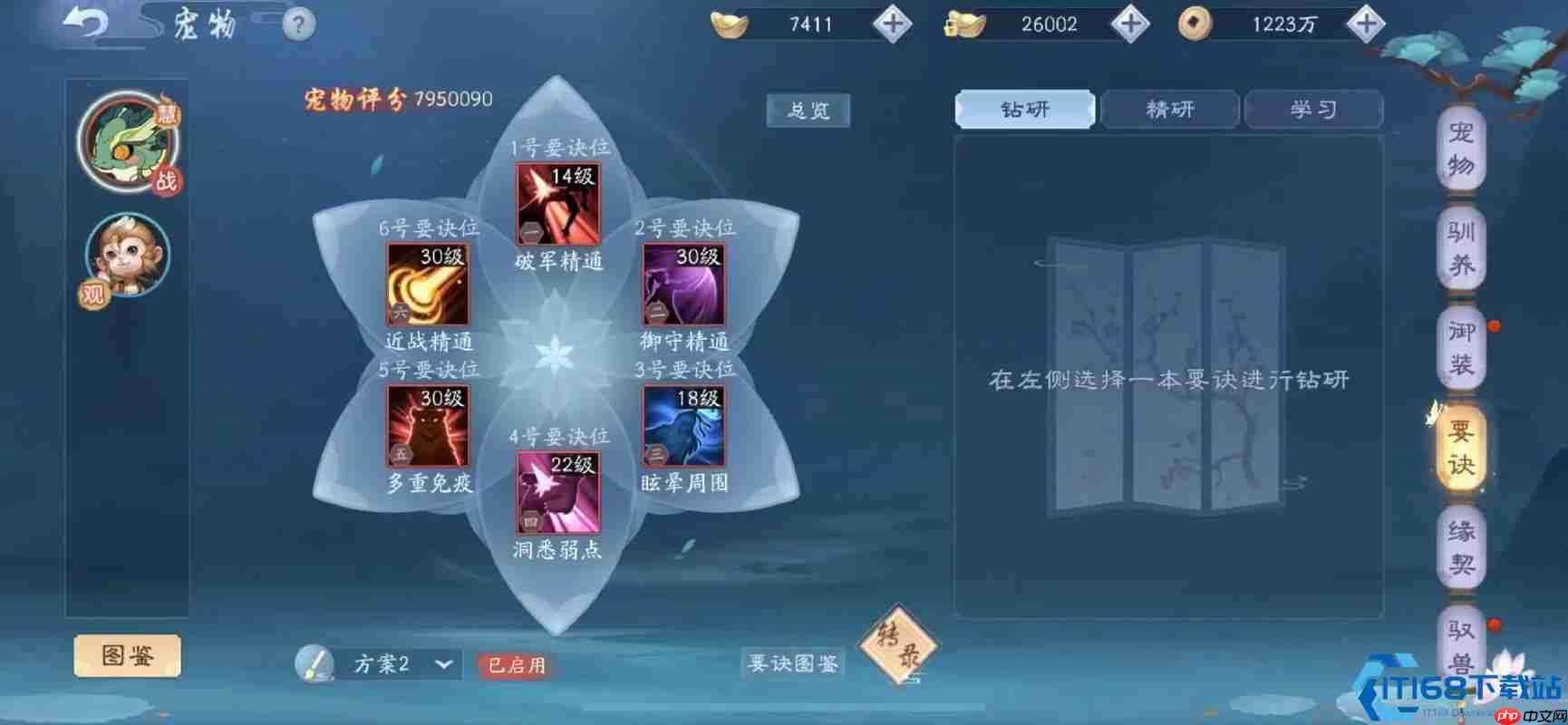Select the 眩晕周围 skill icon
Image resolution: width=1568 pixels, height=725 pixels.
point(682,426)
